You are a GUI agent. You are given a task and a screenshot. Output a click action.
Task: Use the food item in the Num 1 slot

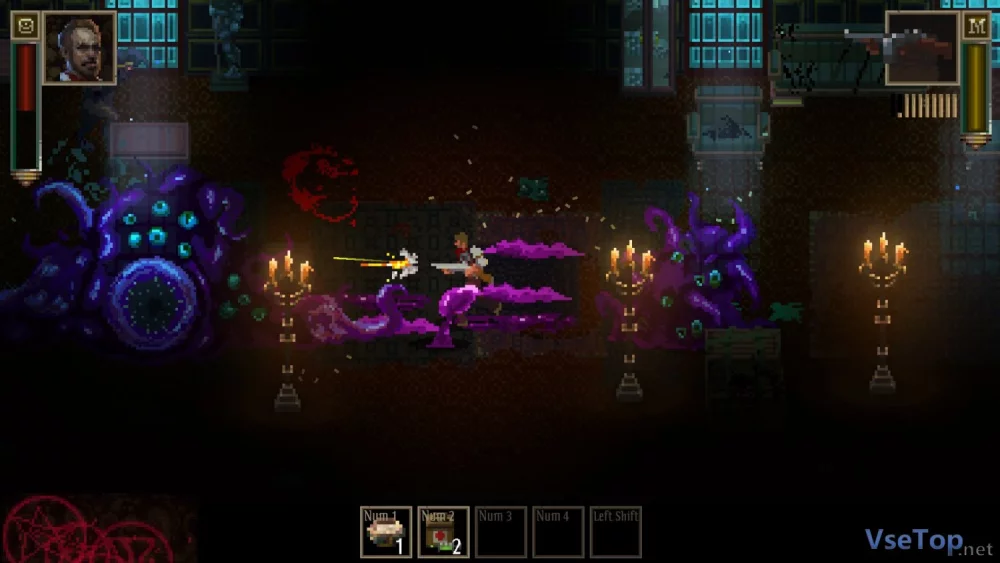click(386, 532)
